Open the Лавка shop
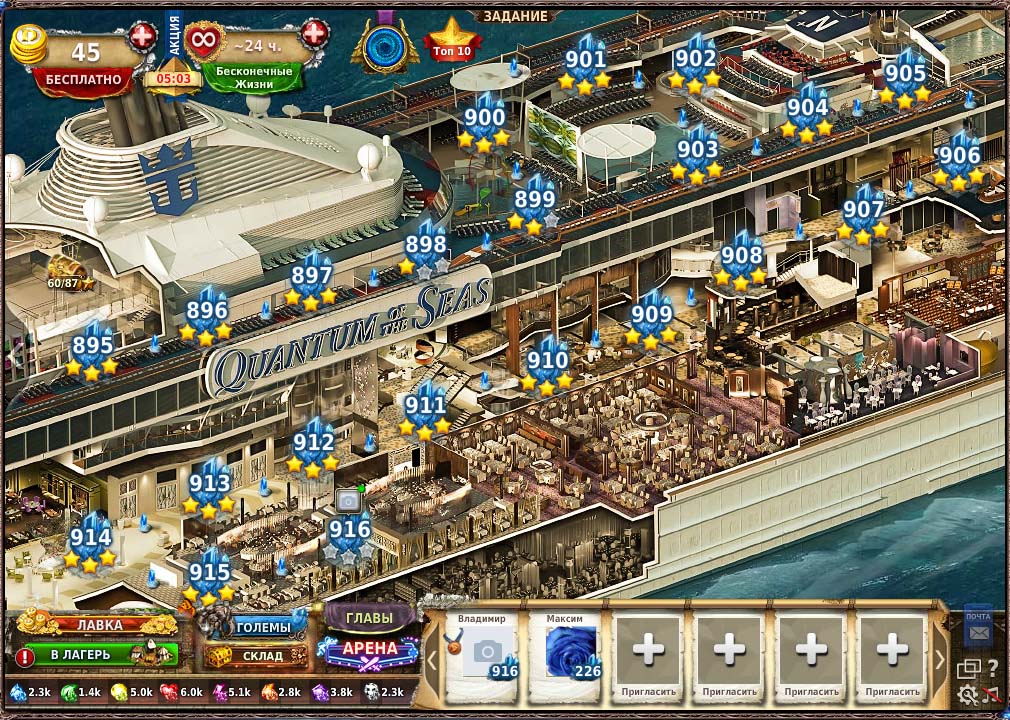The image size is (1010, 720). (x=98, y=625)
